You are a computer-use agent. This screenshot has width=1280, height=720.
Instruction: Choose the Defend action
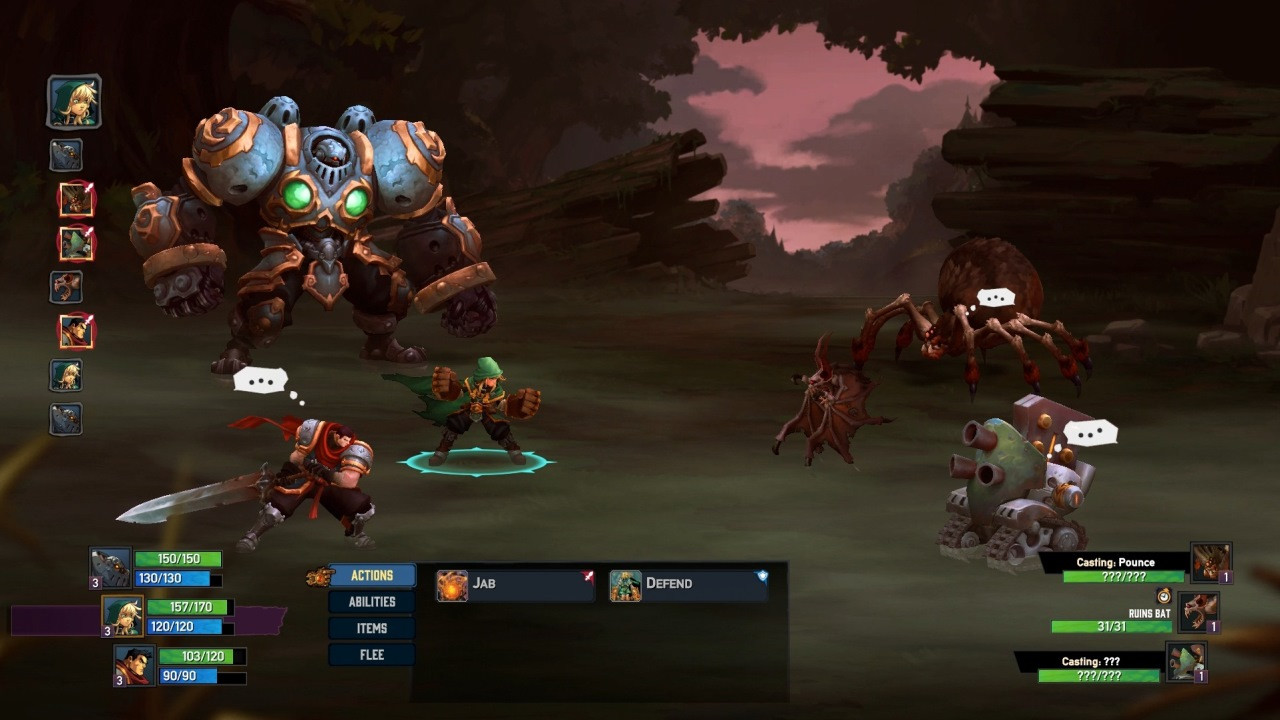point(689,584)
